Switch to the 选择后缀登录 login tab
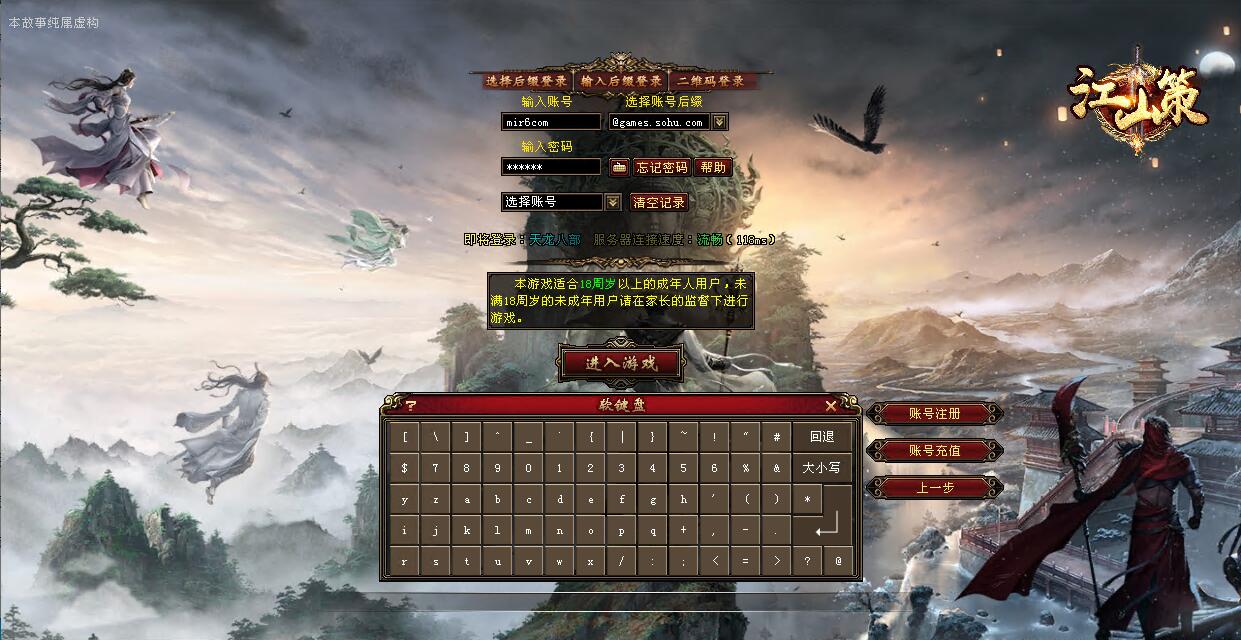 click(x=526, y=81)
